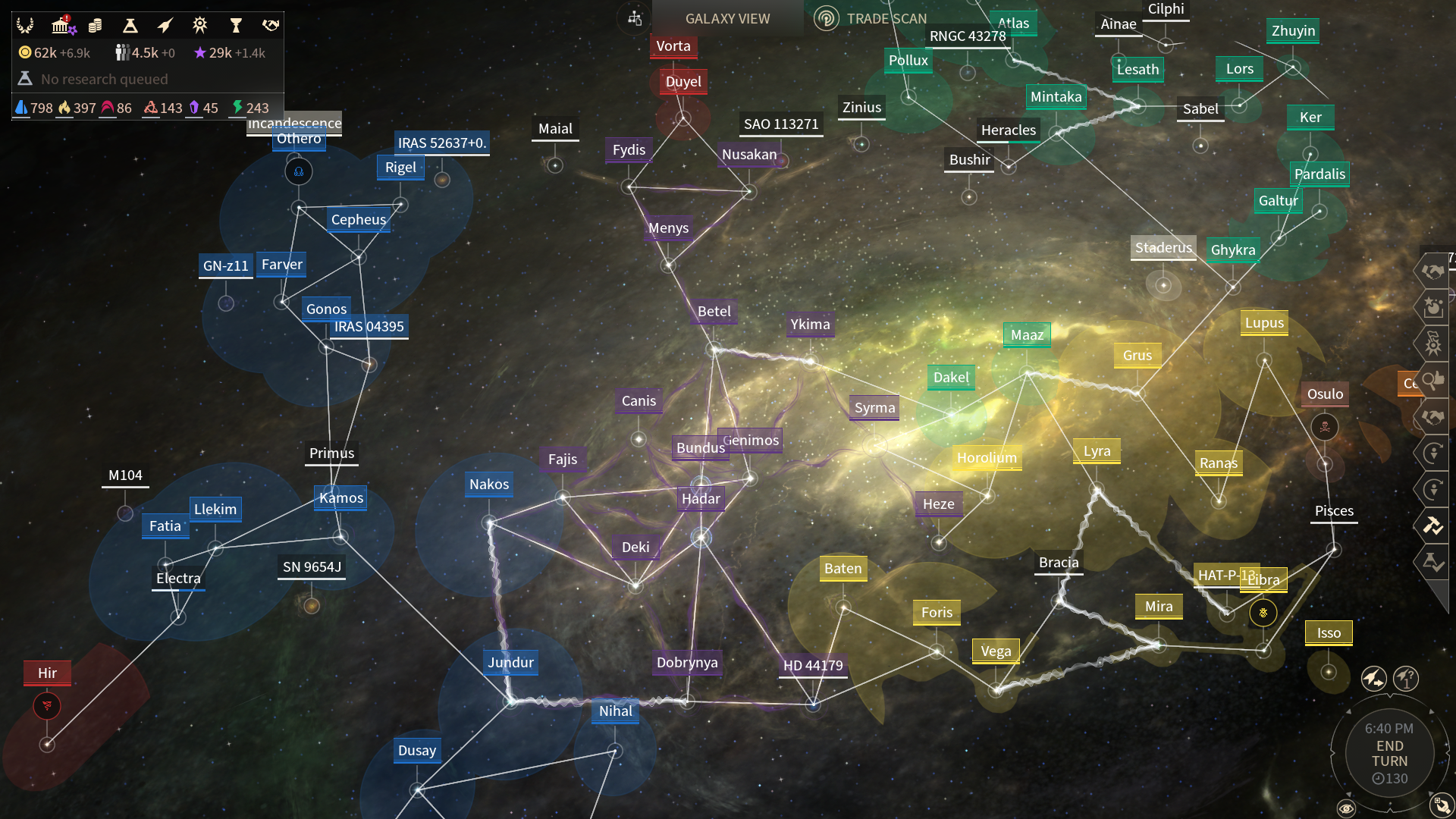Toggle the globe overlay icon in the corner
The image size is (1456, 819).
[1442, 805]
